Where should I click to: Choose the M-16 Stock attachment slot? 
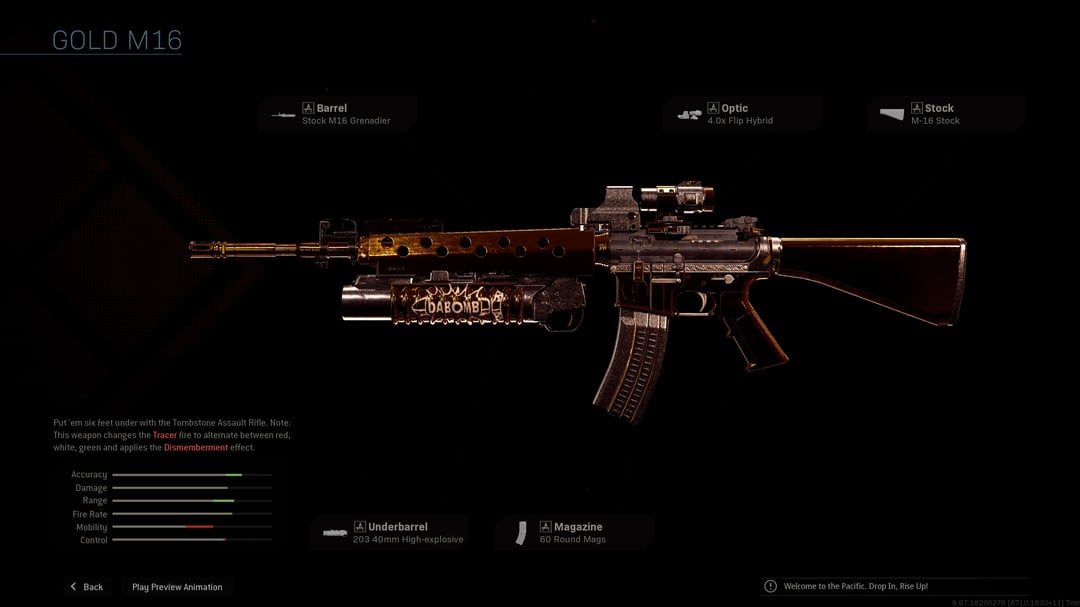[945, 114]
